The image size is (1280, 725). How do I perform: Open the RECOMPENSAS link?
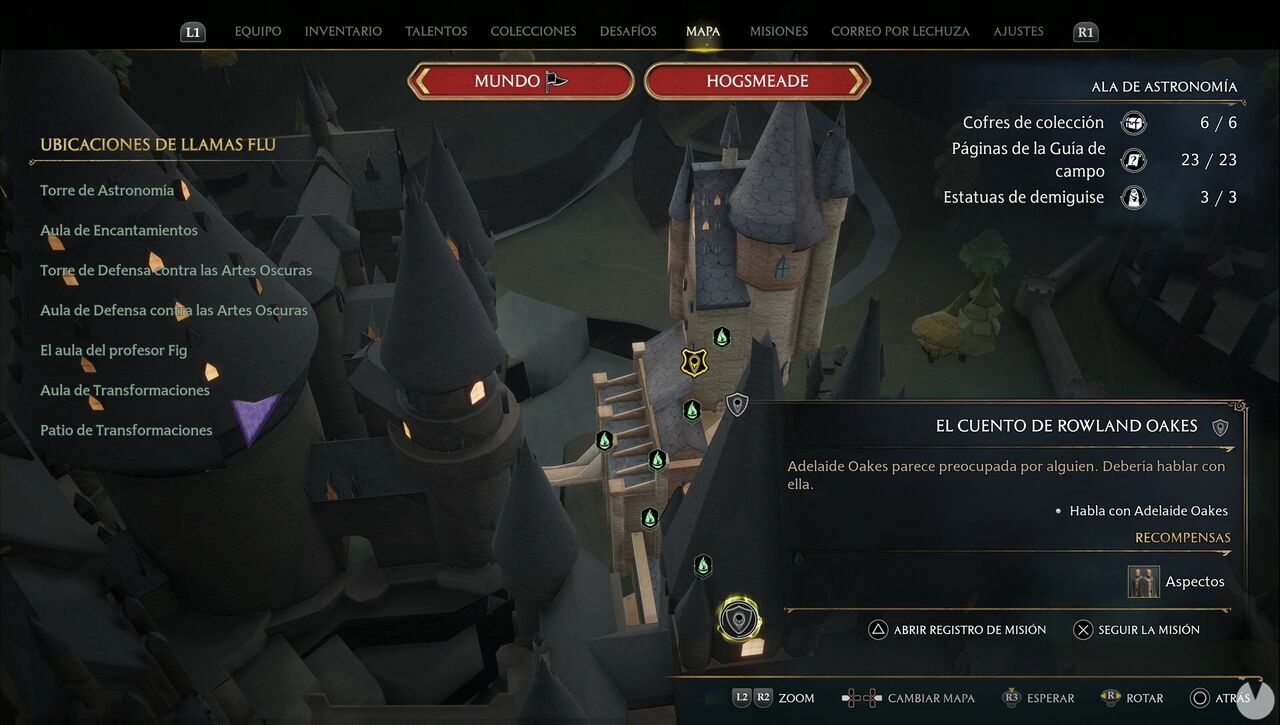pyautogui.click(x=1182, y=537)
